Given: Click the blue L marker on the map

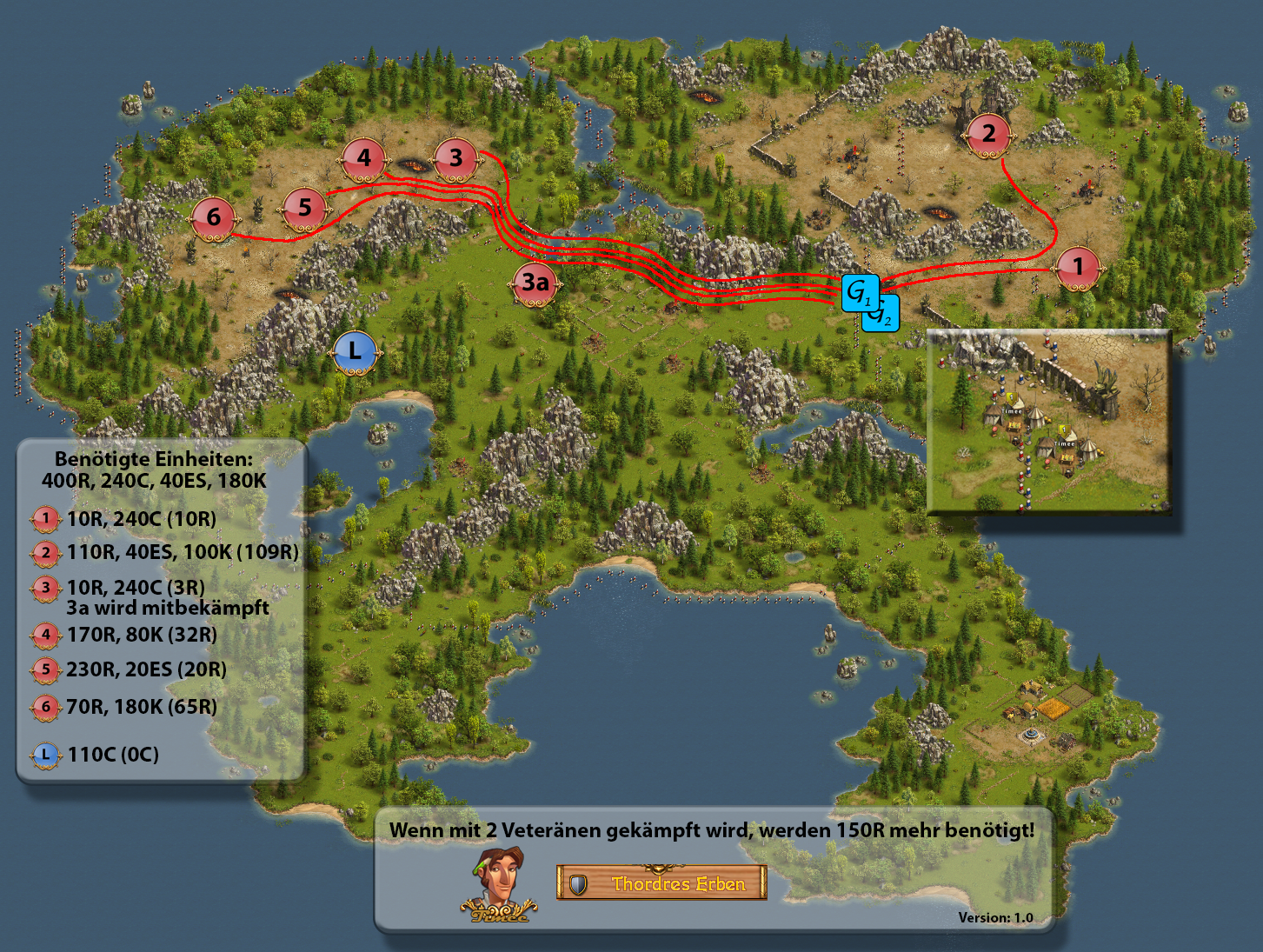Looking at the screenshot, I should (x=355, y=352).
